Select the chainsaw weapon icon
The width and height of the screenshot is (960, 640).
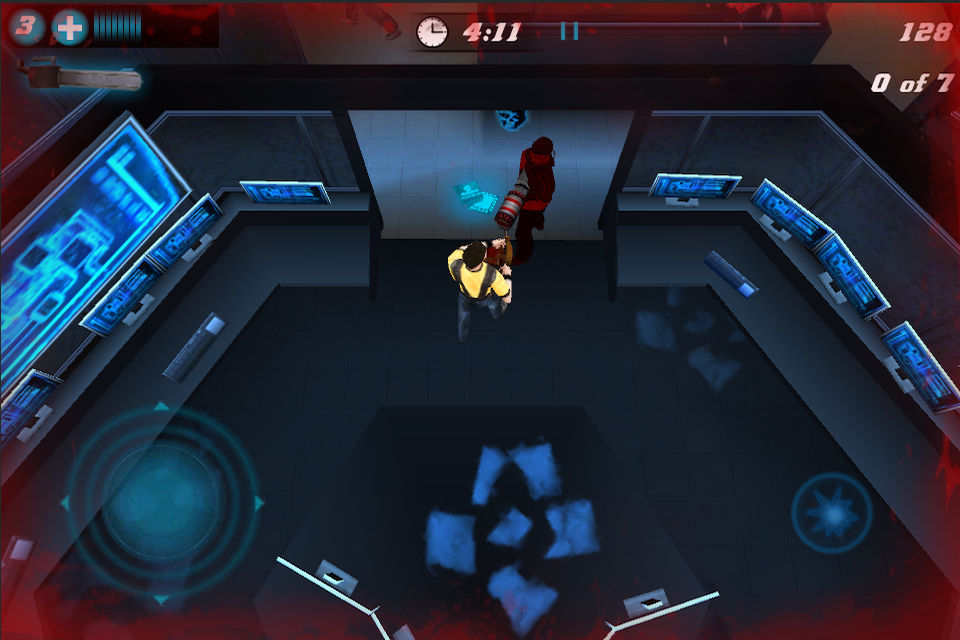point(82,77)
